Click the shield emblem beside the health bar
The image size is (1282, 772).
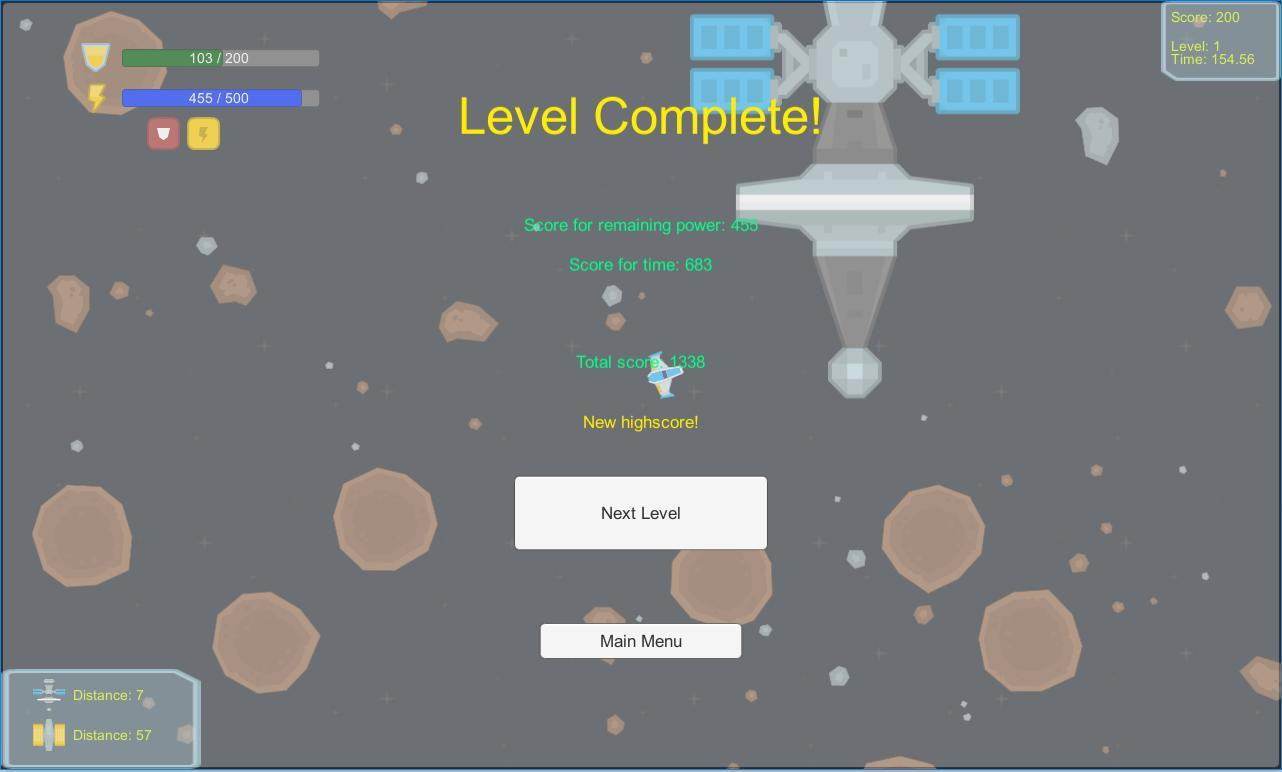coord(95,57)
